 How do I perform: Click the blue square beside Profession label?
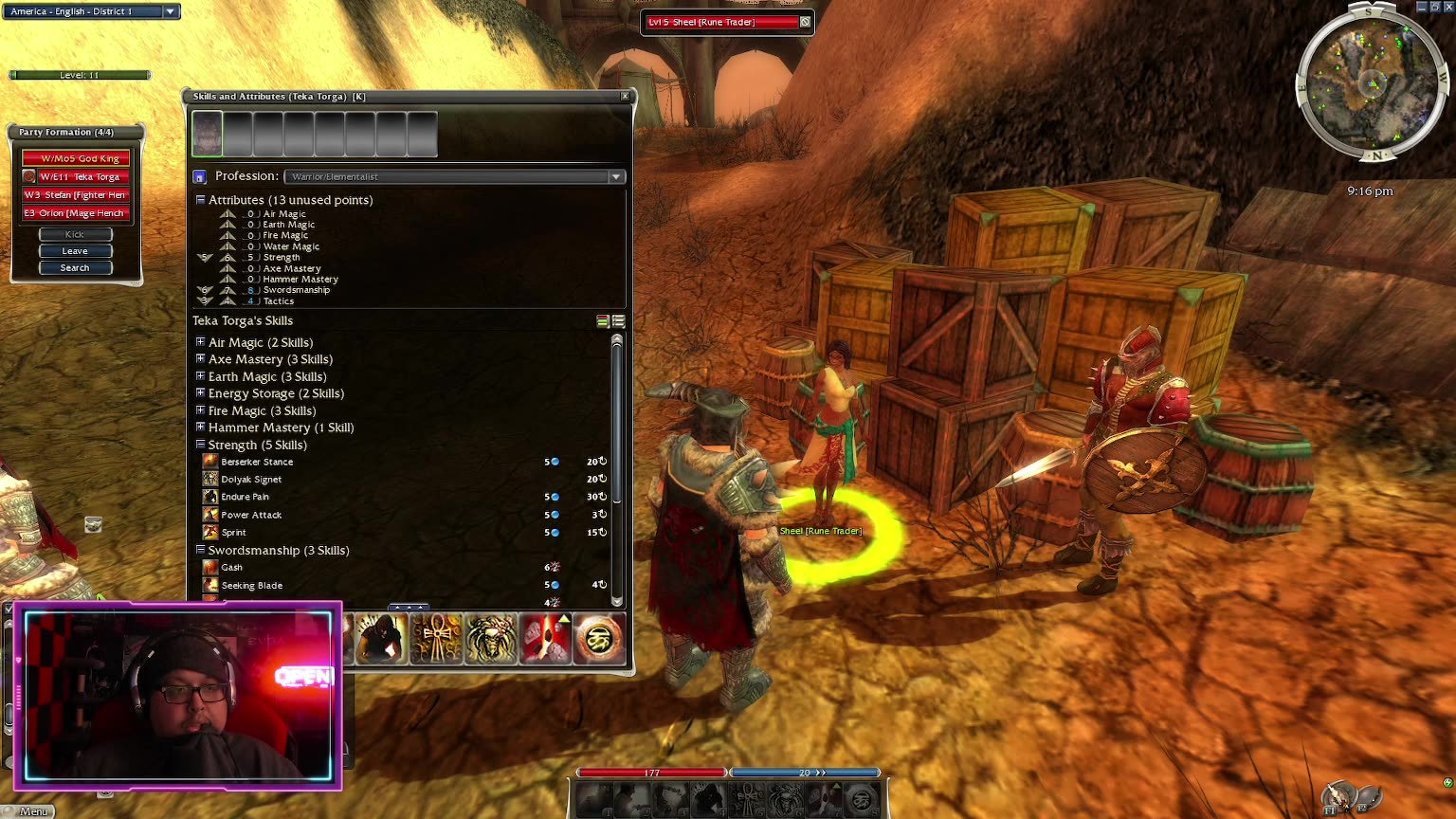200,176
